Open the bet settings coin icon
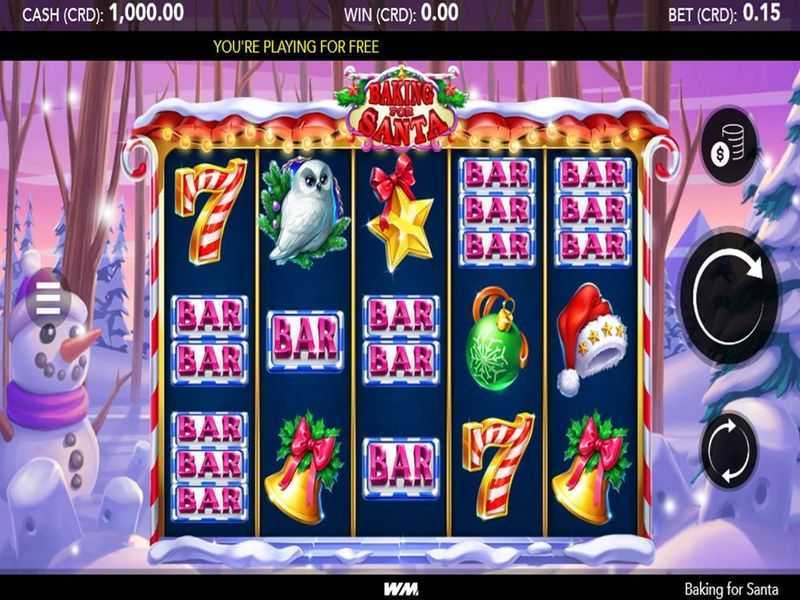Screen dimensions: 800x600 [x=728, y=146]
